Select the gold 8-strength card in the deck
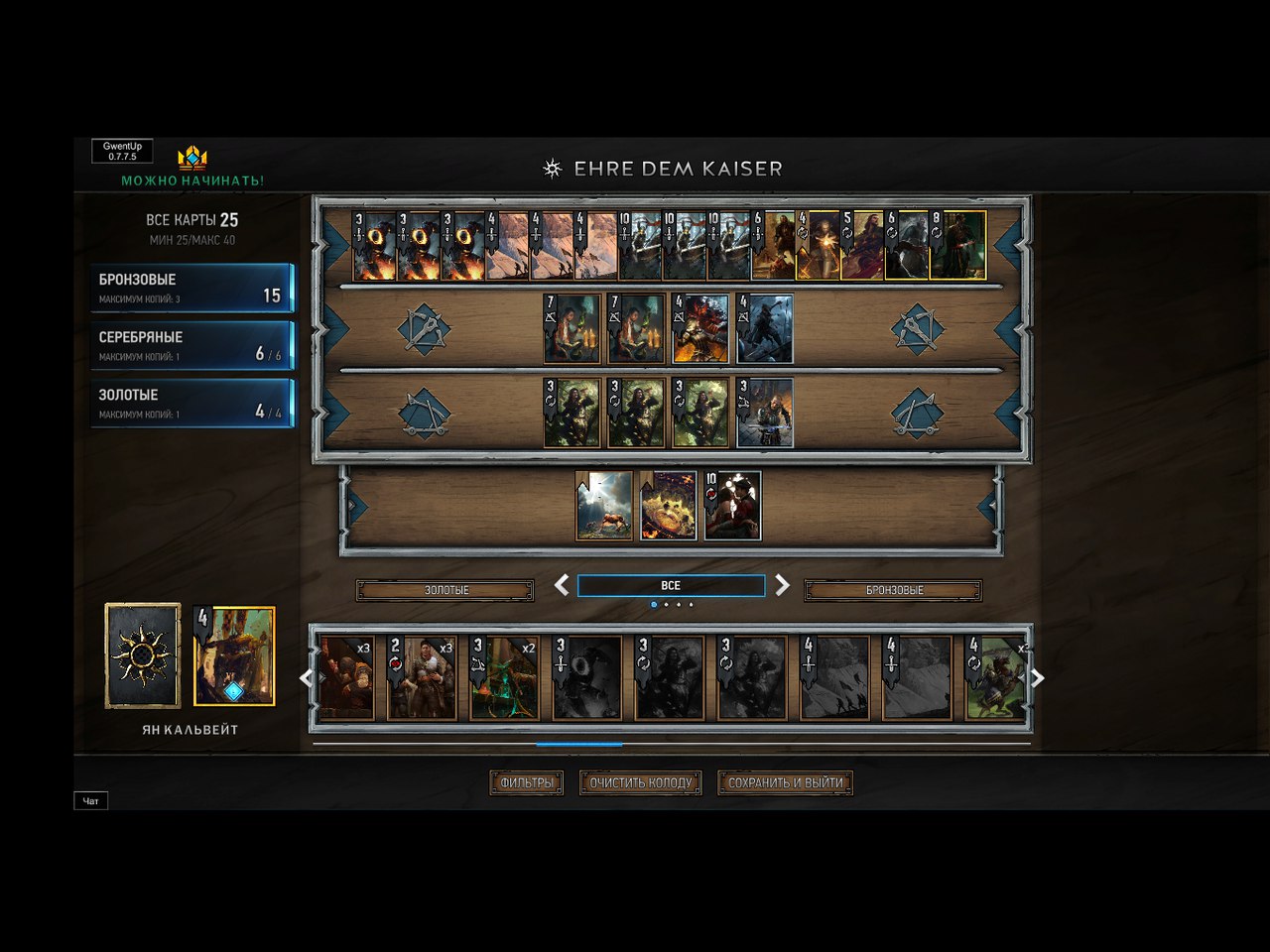Viewport: 1270px width, 952px height. click(x=957, y=245)
